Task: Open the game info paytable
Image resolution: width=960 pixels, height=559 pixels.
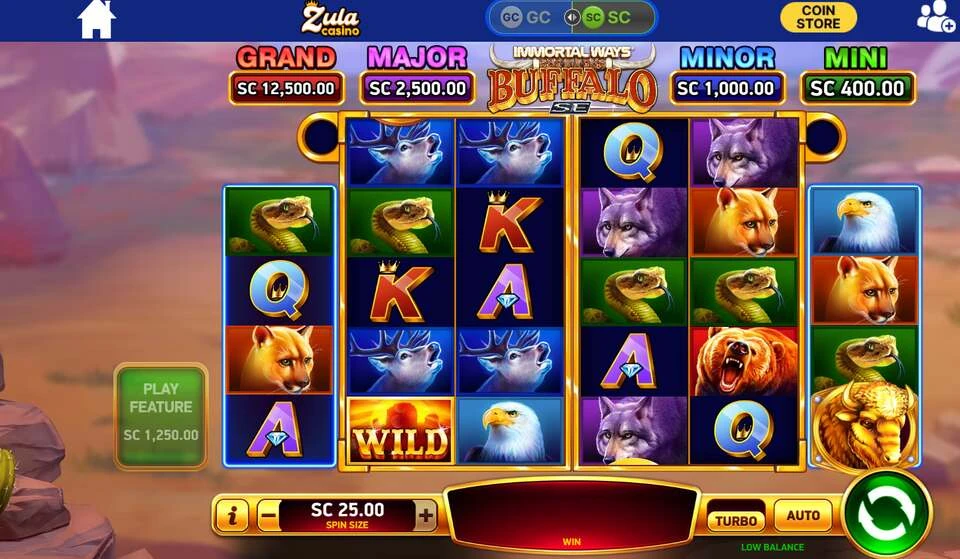Action: pyautogui.click(x=231, y=516)
